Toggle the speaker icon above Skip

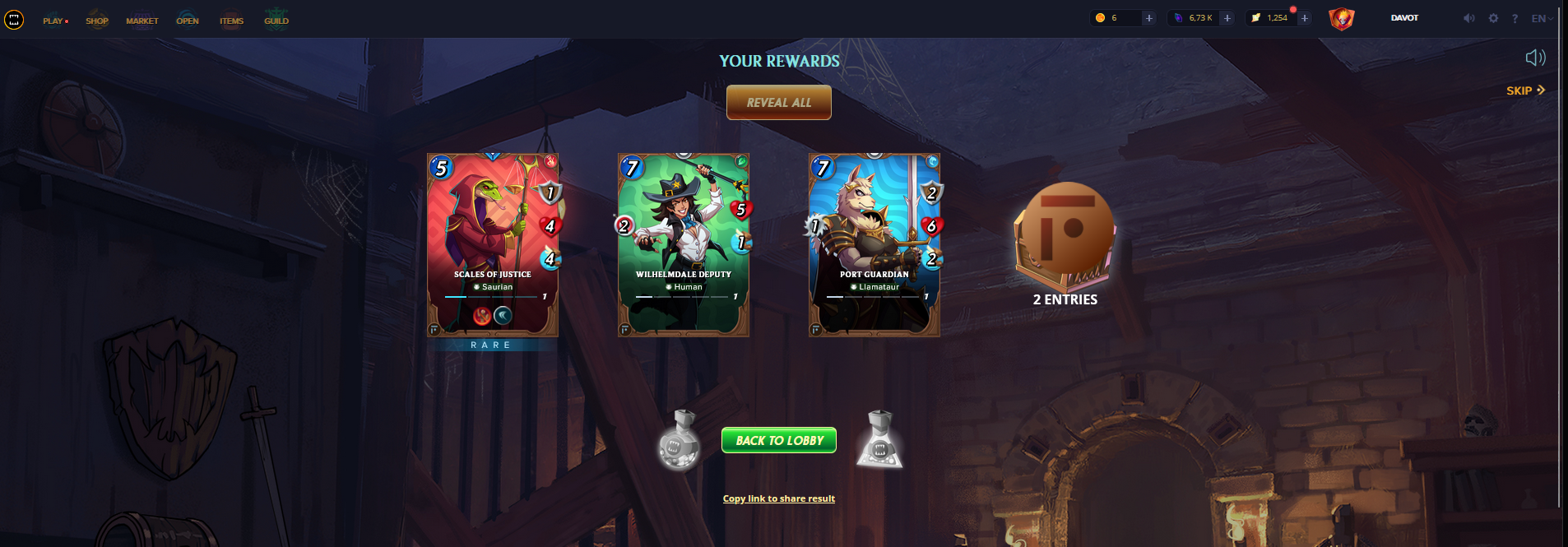[x=1535, y=58]
